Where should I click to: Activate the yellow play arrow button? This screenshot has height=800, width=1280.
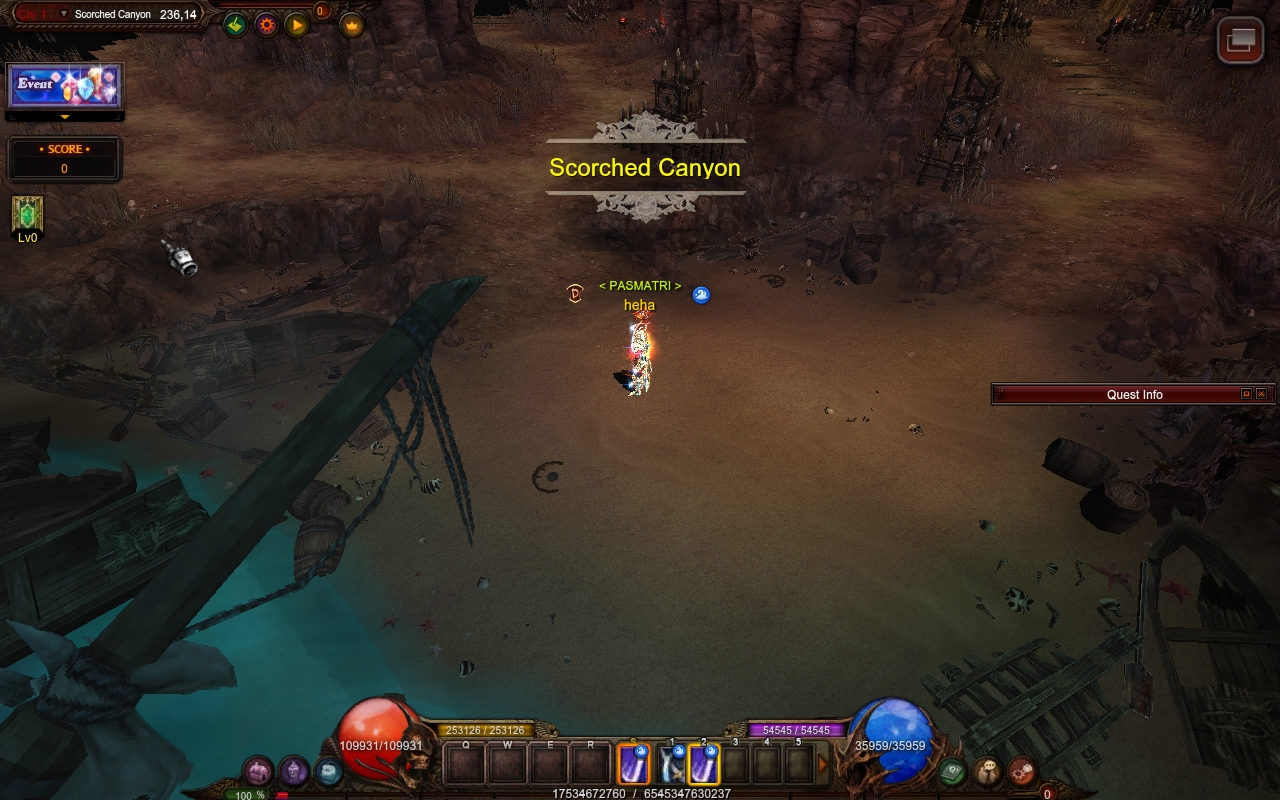point(297,25)
